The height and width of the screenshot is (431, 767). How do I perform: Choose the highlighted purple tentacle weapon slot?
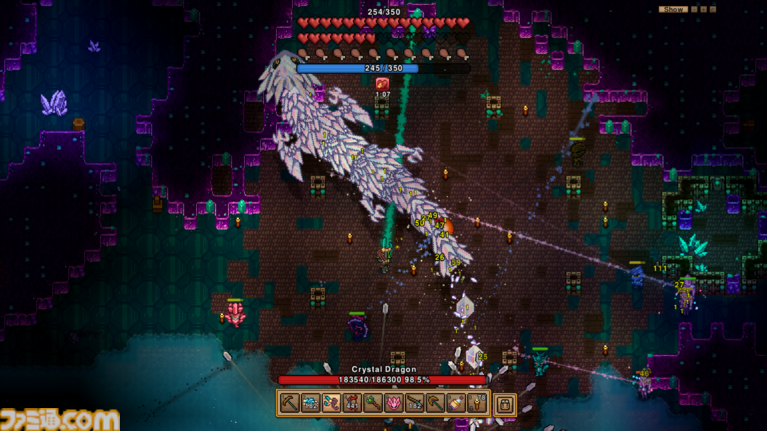pyautogui.click(x=331, y=404)
